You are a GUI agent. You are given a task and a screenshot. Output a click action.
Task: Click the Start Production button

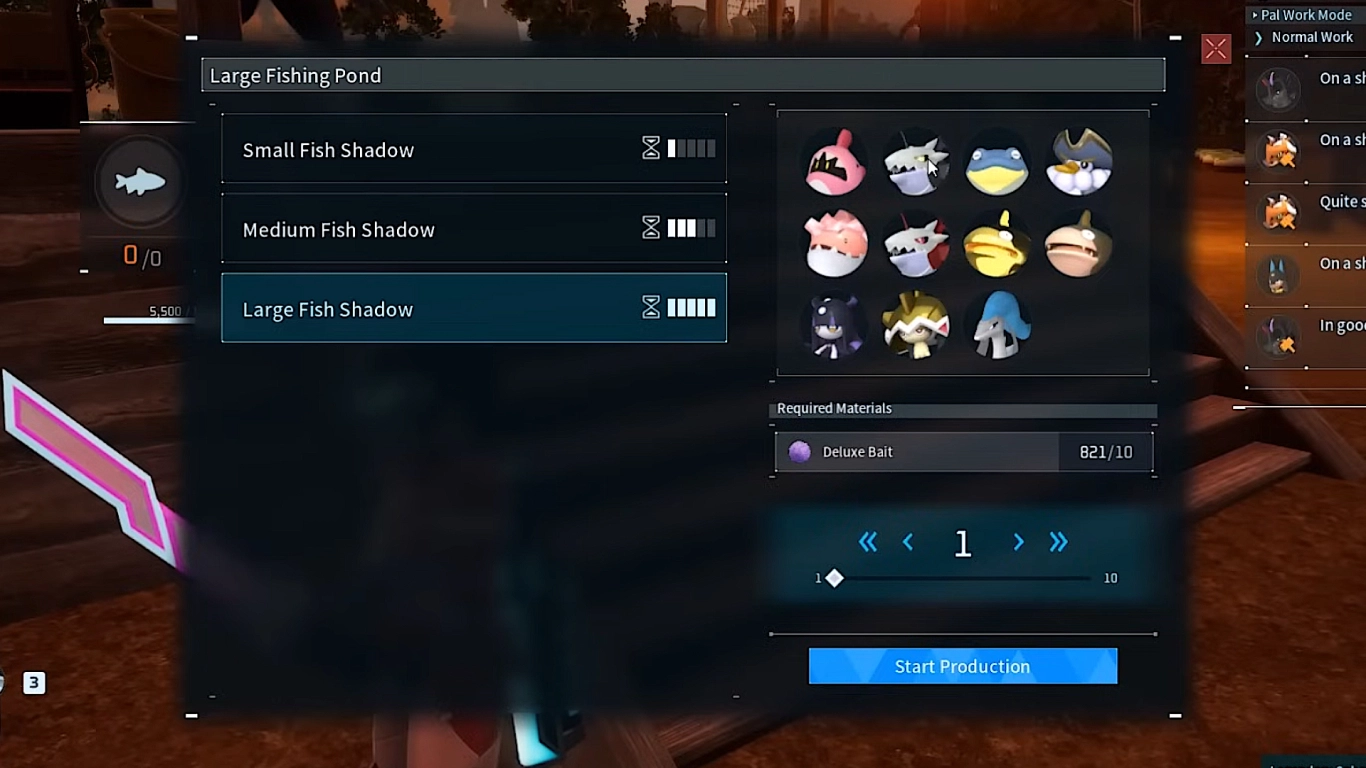tap(962, 666)
